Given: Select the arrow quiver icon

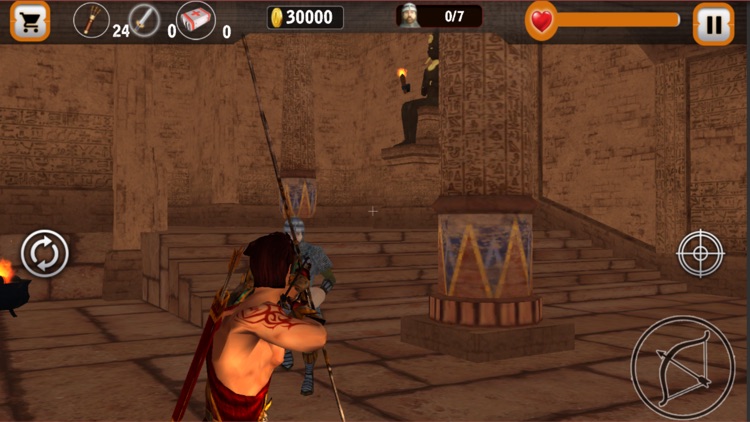Looking at the screenshot, I should click(x=92, y=20).
